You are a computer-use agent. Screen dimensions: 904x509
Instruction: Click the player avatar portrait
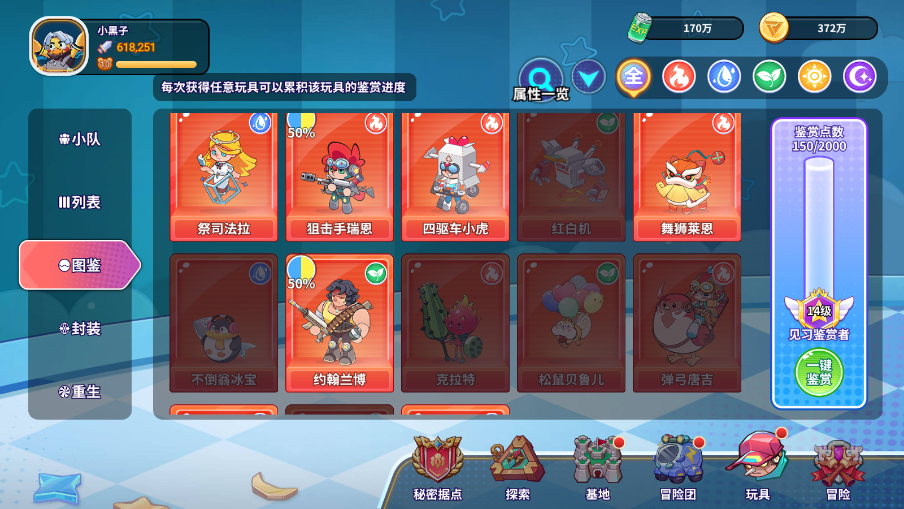59,46
